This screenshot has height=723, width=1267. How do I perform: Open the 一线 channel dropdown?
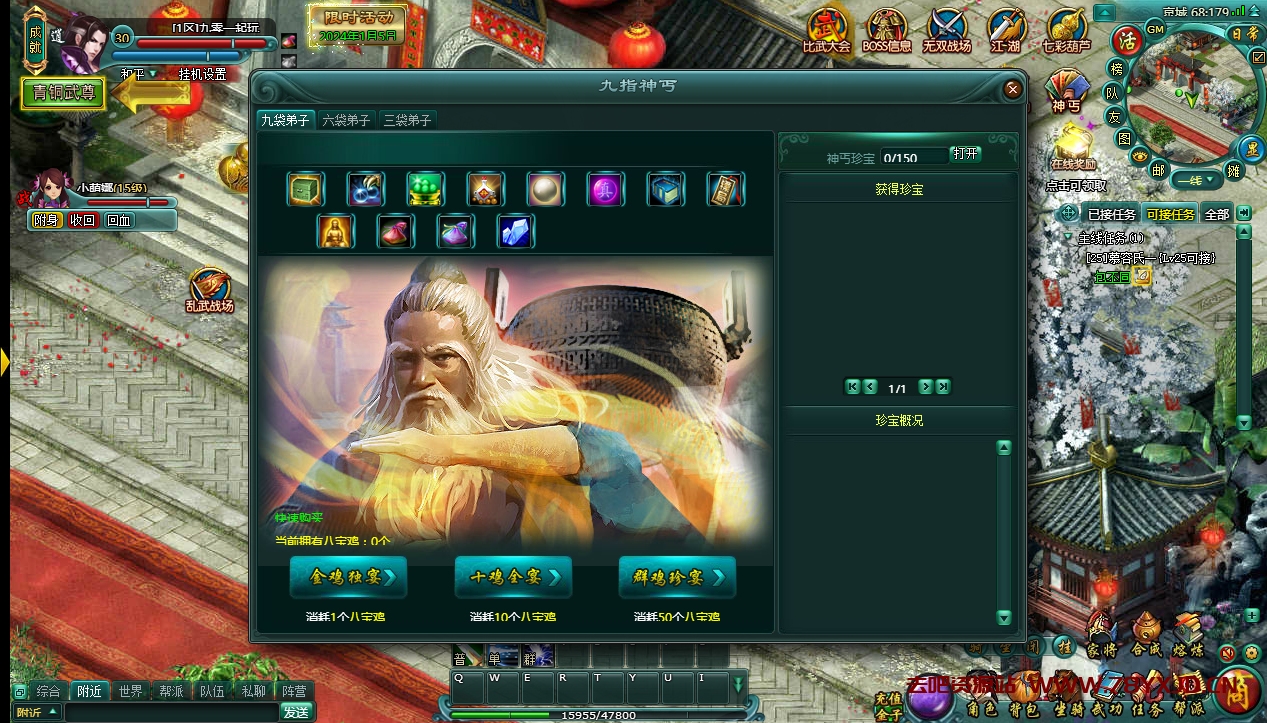pyautogui.click(x=1195, y=180)
